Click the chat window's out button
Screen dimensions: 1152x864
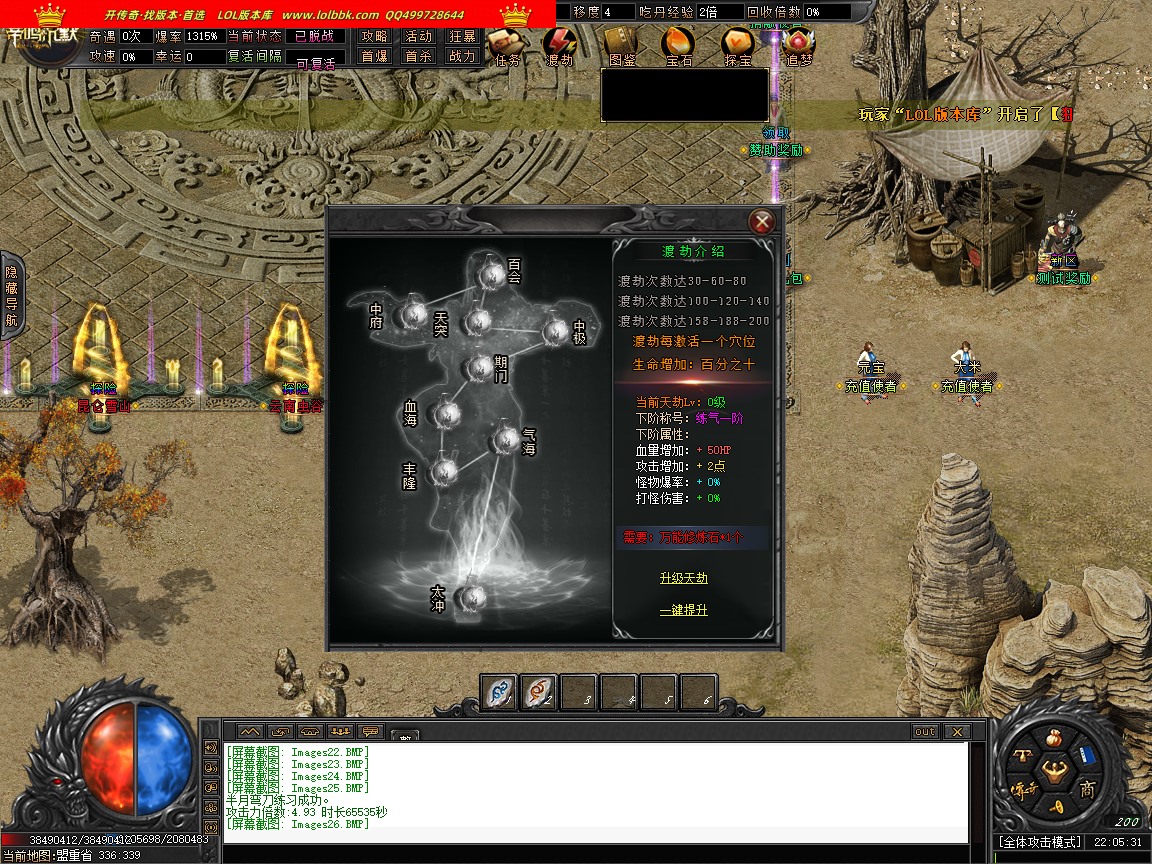point(925,732)
